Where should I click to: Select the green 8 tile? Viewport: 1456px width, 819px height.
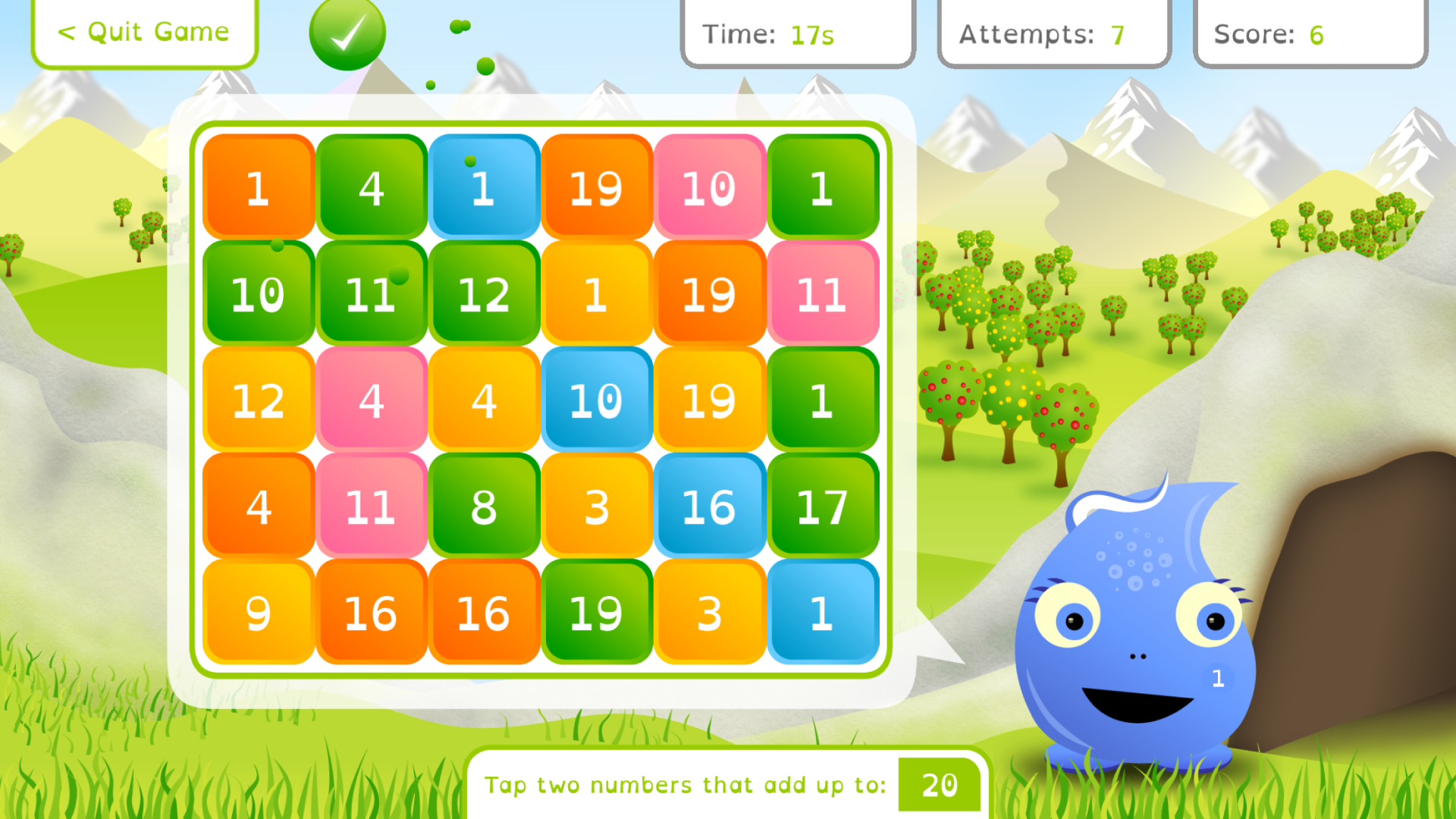click(x=484, y=507)
